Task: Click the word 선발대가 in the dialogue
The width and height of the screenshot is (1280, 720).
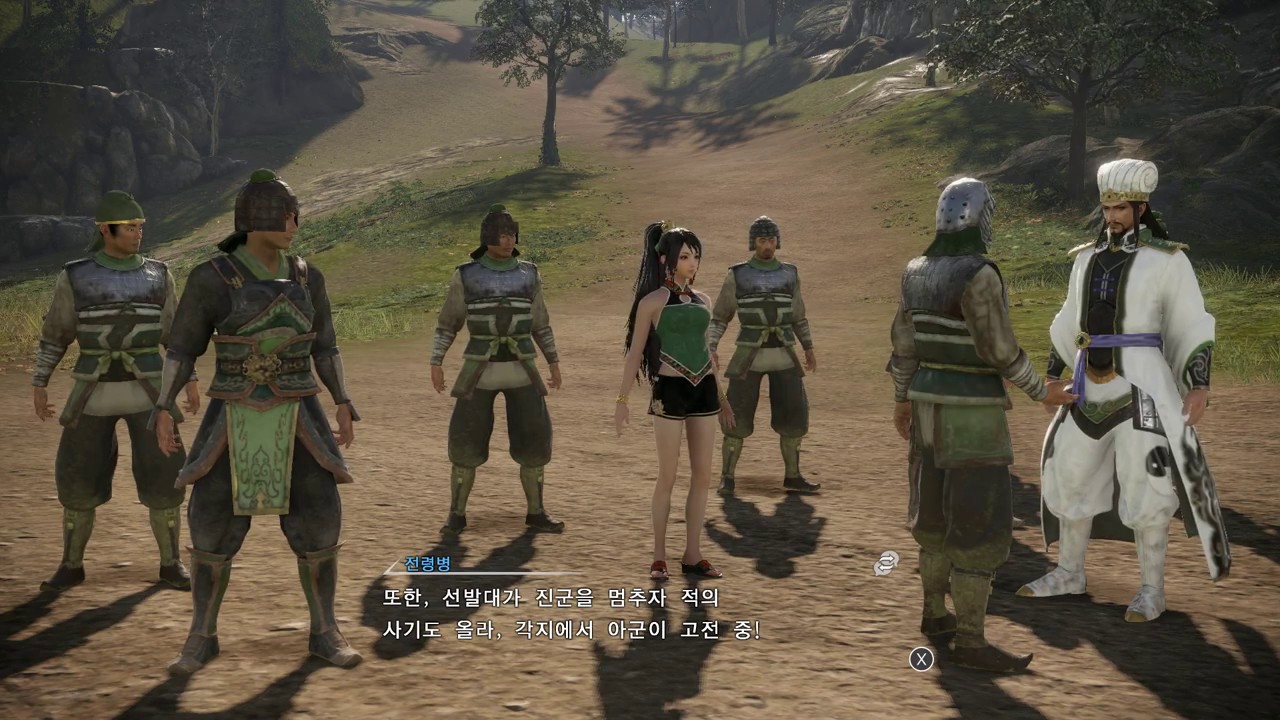Action: pyautogui.click(x=481, y=597)
